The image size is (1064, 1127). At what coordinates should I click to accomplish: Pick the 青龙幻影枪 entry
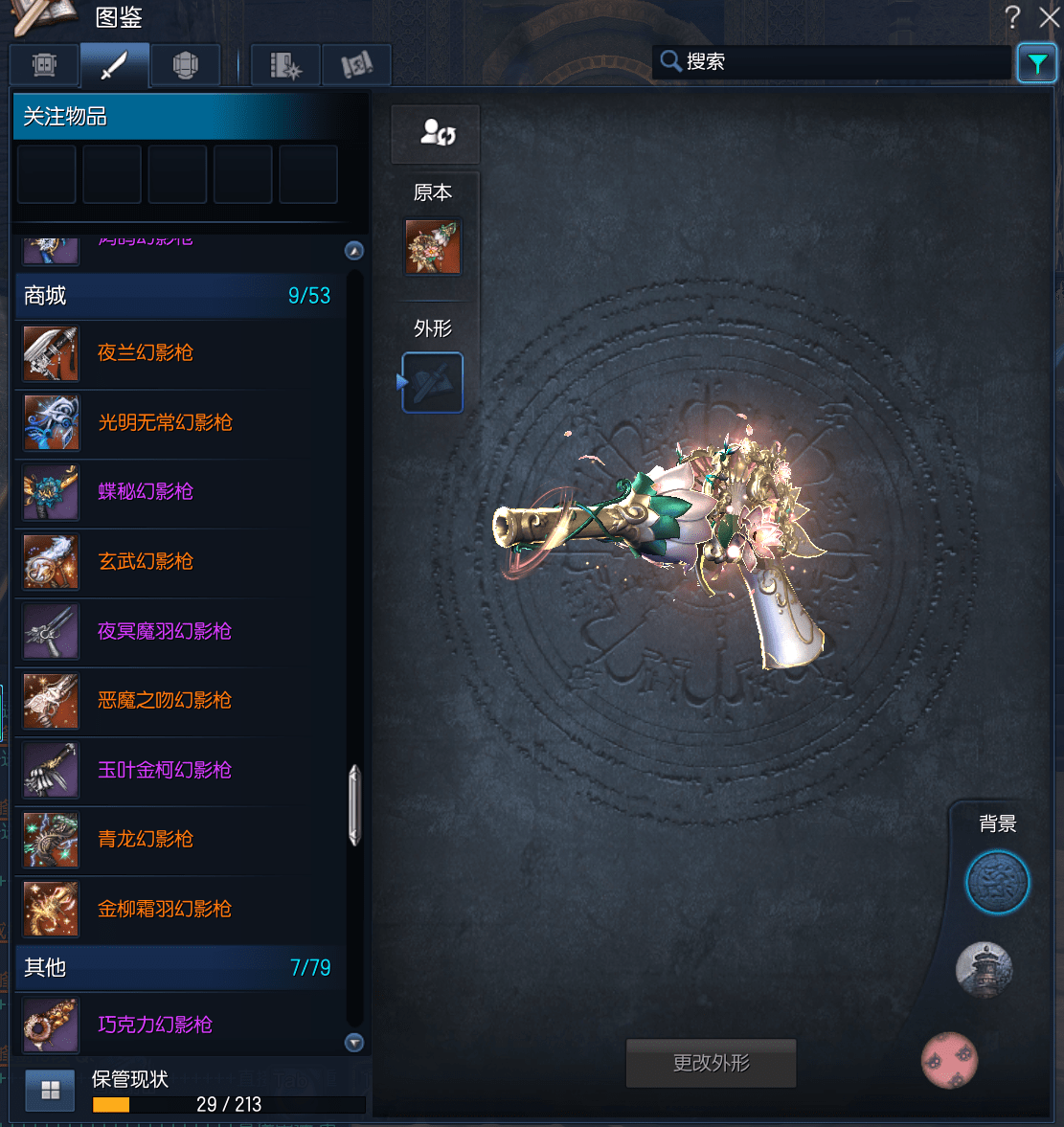point(146,840)
